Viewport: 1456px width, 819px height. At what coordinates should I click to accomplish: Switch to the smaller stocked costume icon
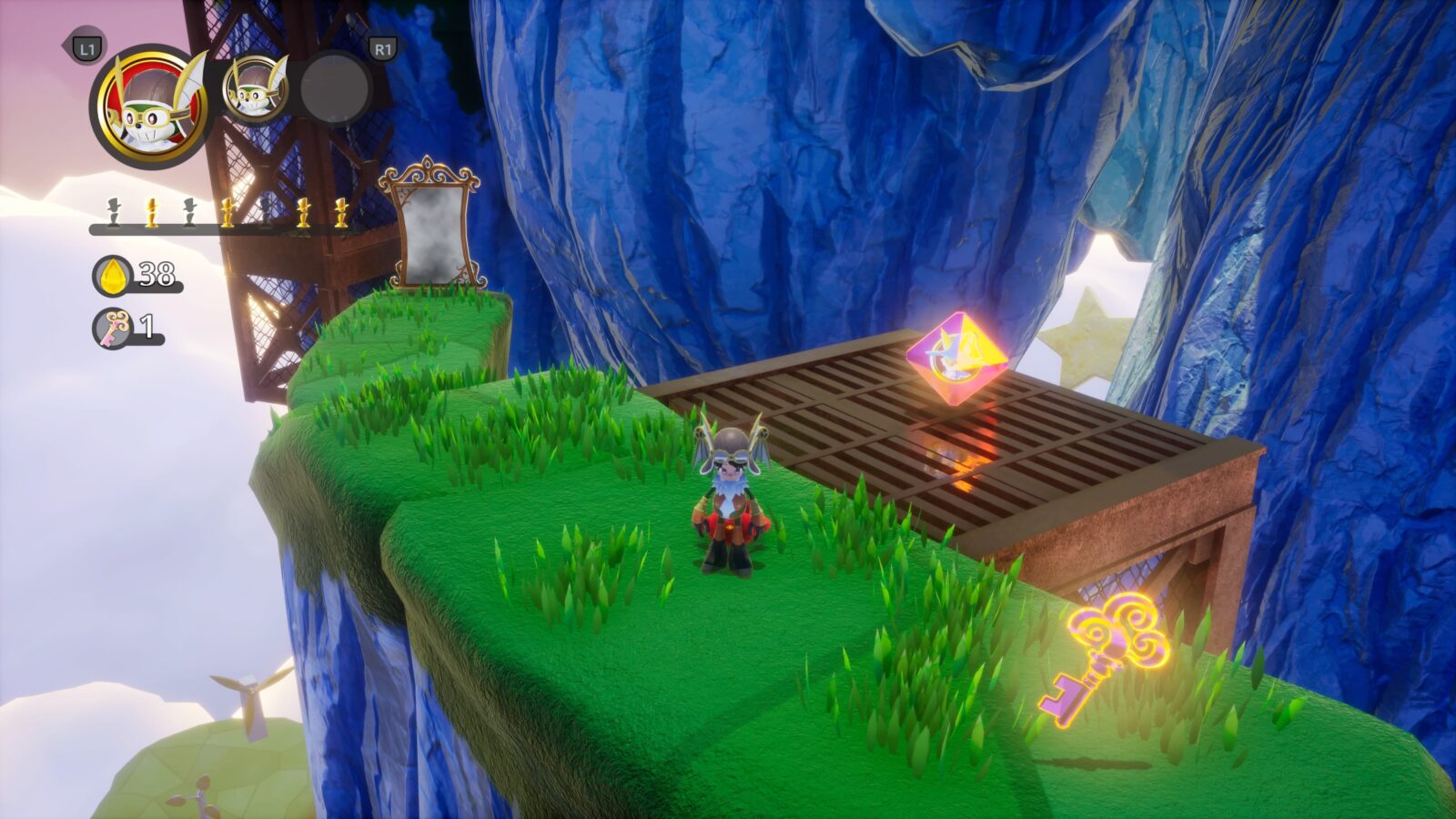pos(256,89)
